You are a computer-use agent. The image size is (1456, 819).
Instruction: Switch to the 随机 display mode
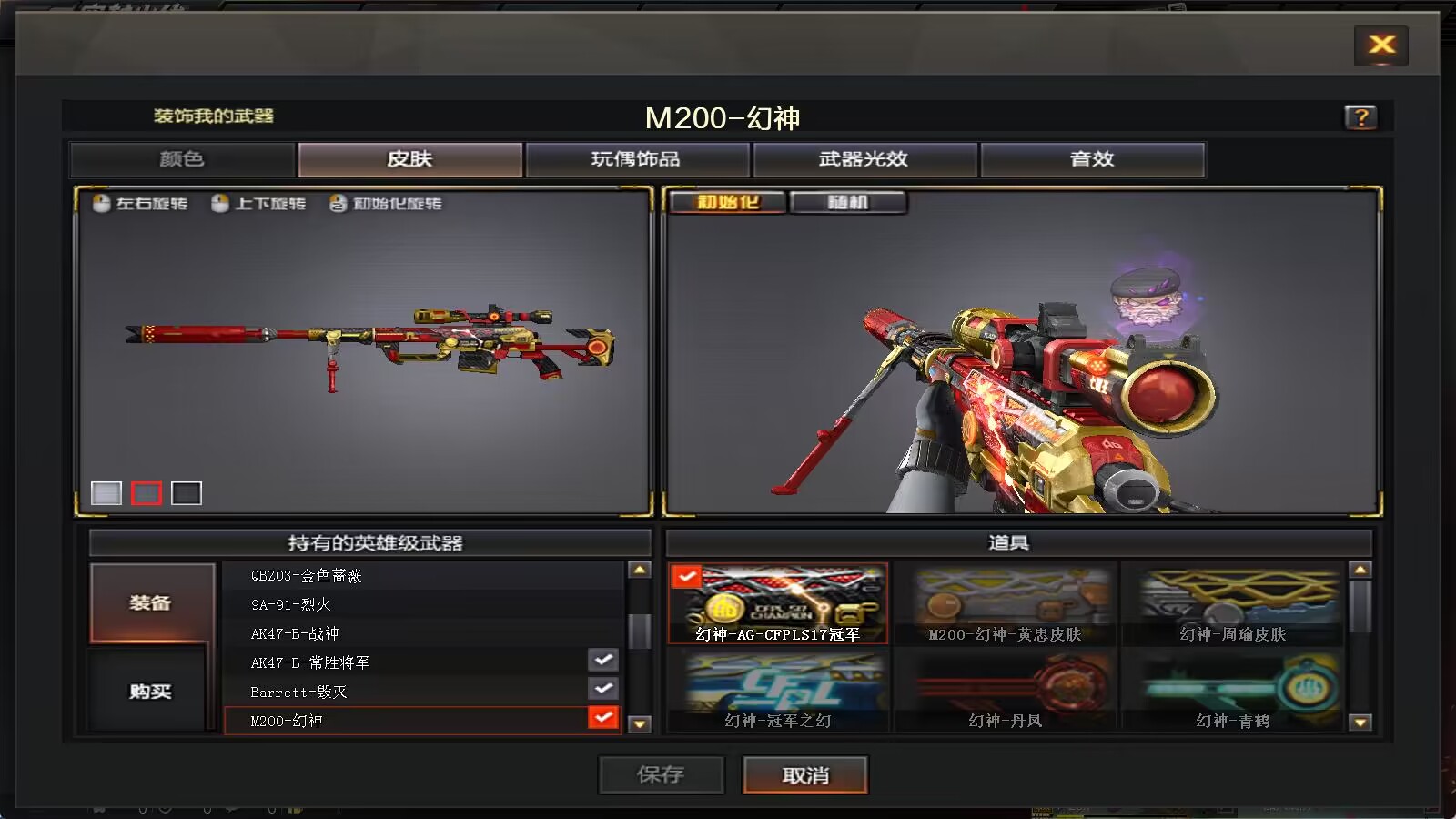click(849, 202)
